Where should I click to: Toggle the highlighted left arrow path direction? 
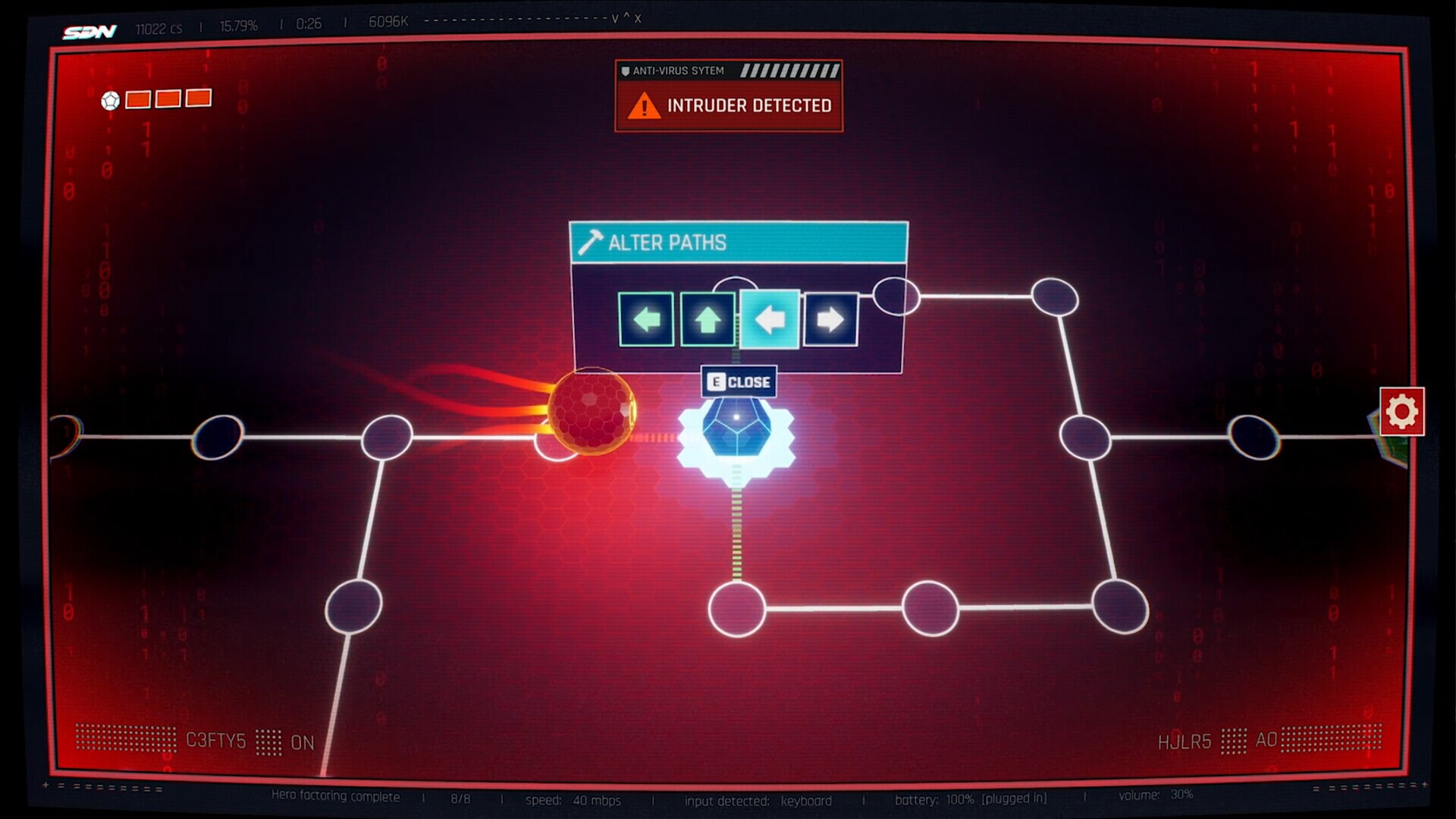[x=769, y=319]
